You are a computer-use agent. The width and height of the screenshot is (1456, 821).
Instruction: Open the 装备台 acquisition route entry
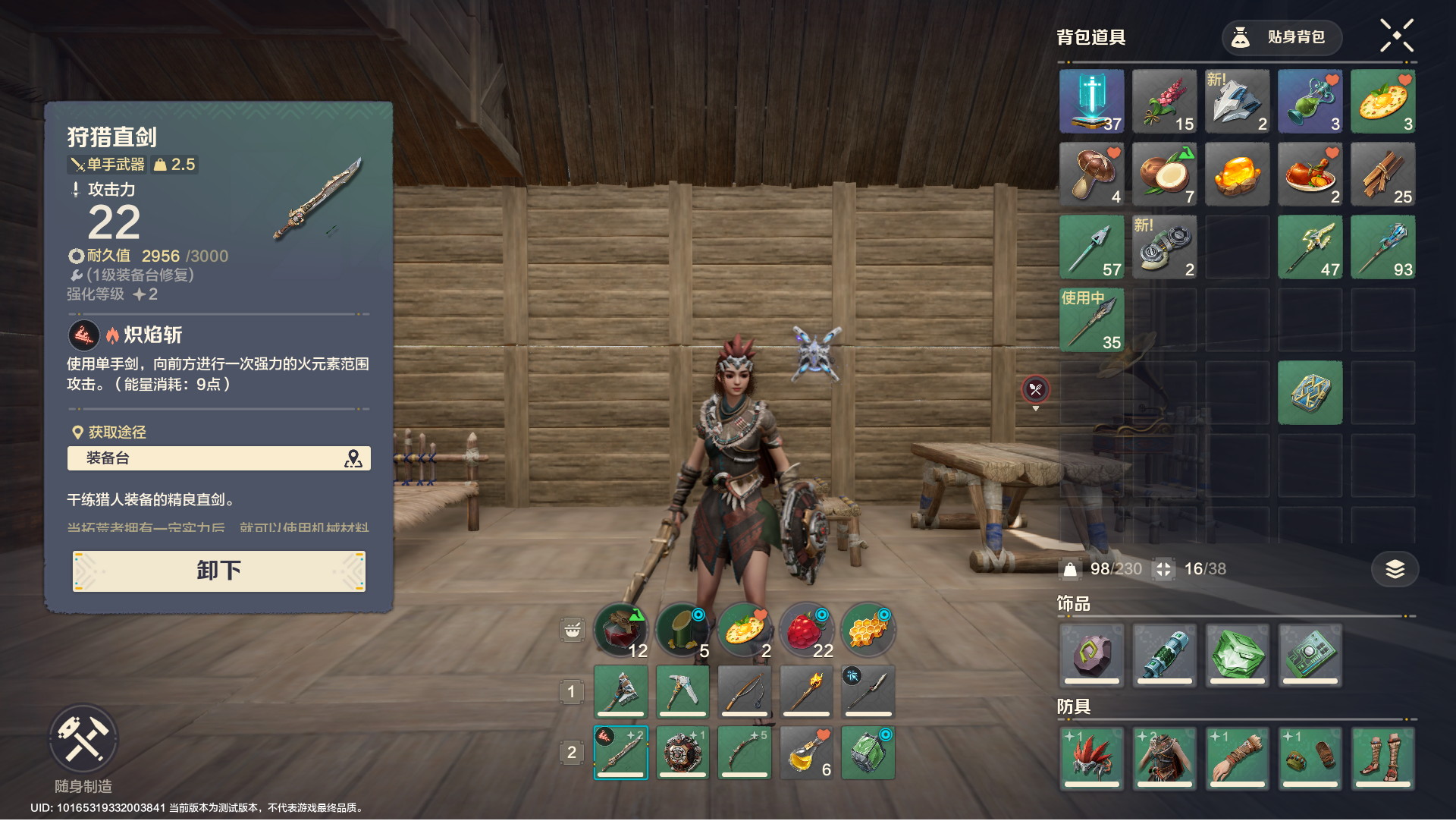coord(218,458)
